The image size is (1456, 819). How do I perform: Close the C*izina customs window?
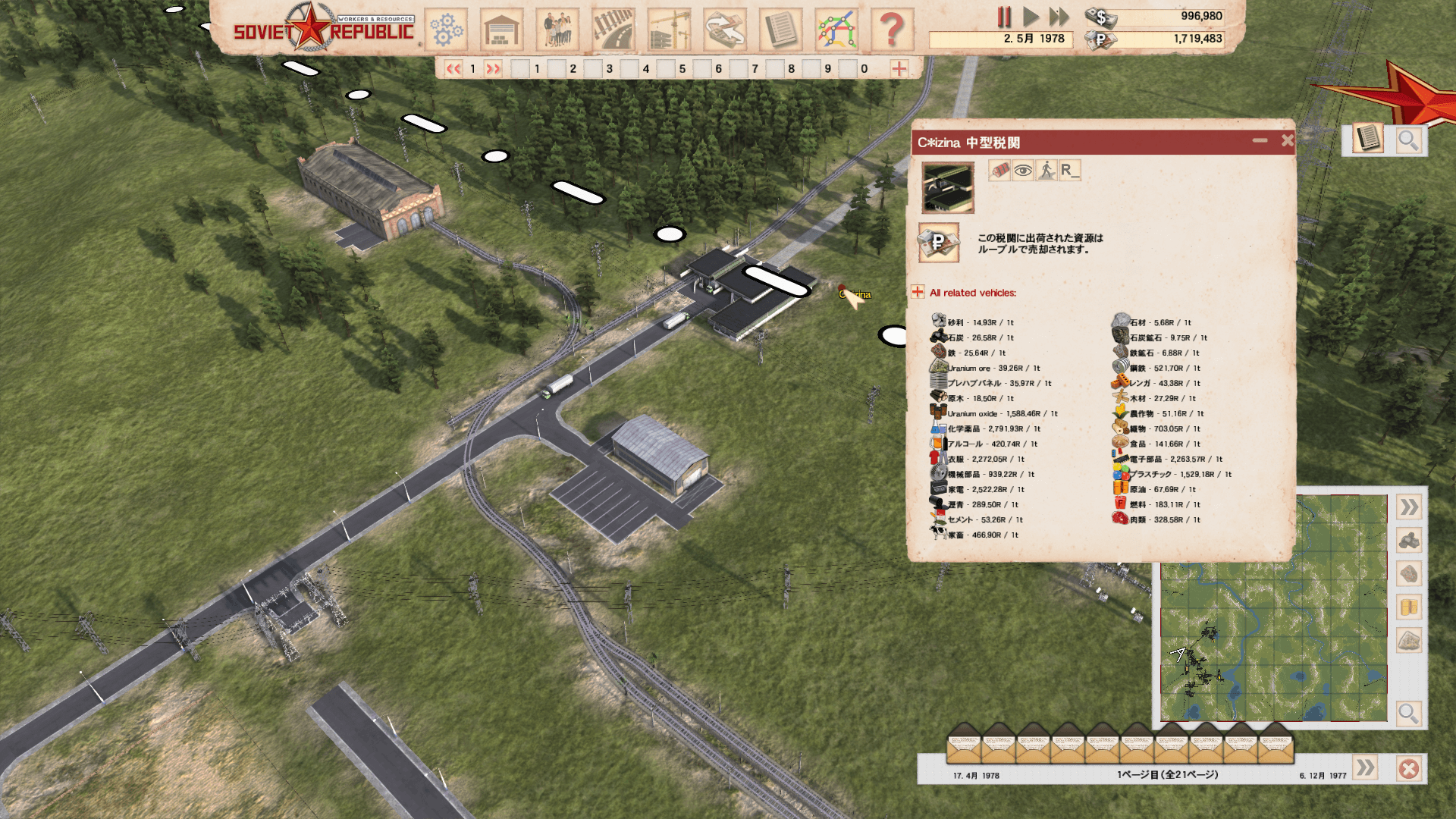click(x=1287, y=140)
